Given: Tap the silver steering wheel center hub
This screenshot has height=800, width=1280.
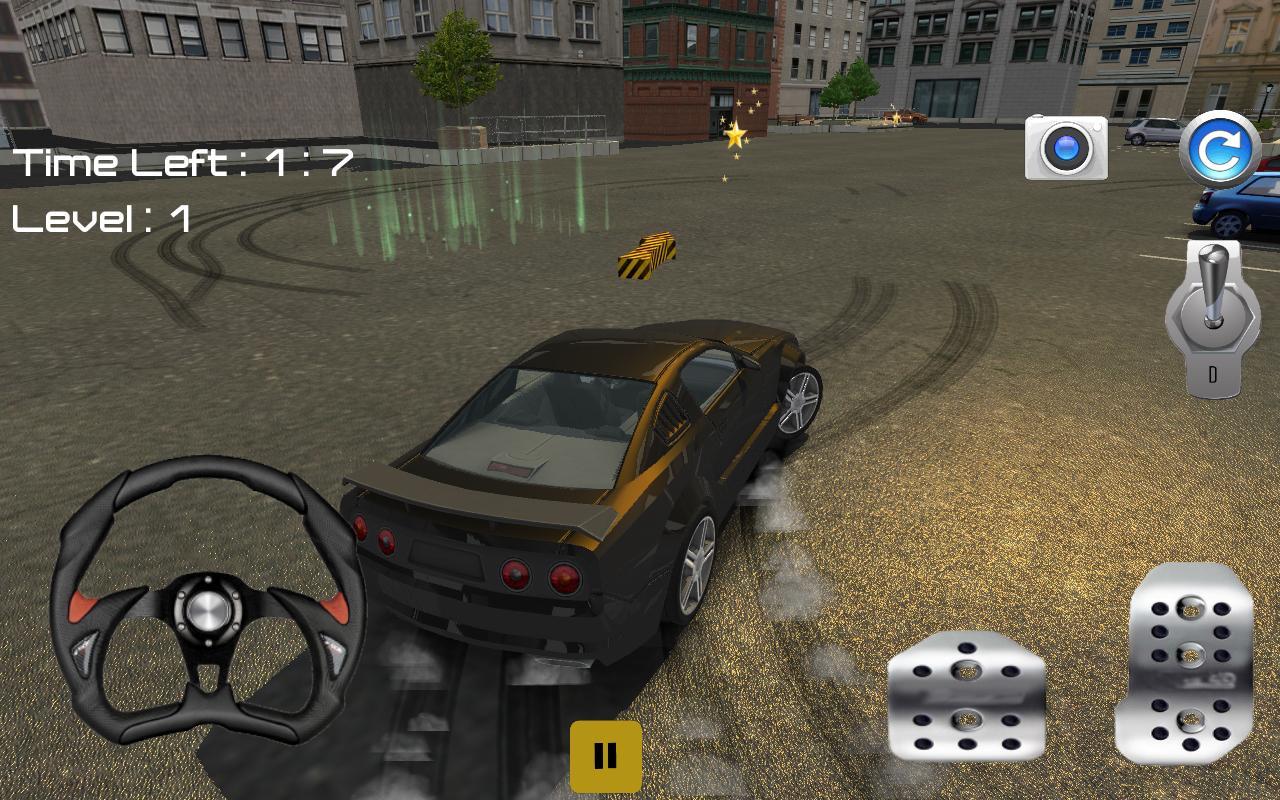Looking at the screenshot, I should 210,610.
